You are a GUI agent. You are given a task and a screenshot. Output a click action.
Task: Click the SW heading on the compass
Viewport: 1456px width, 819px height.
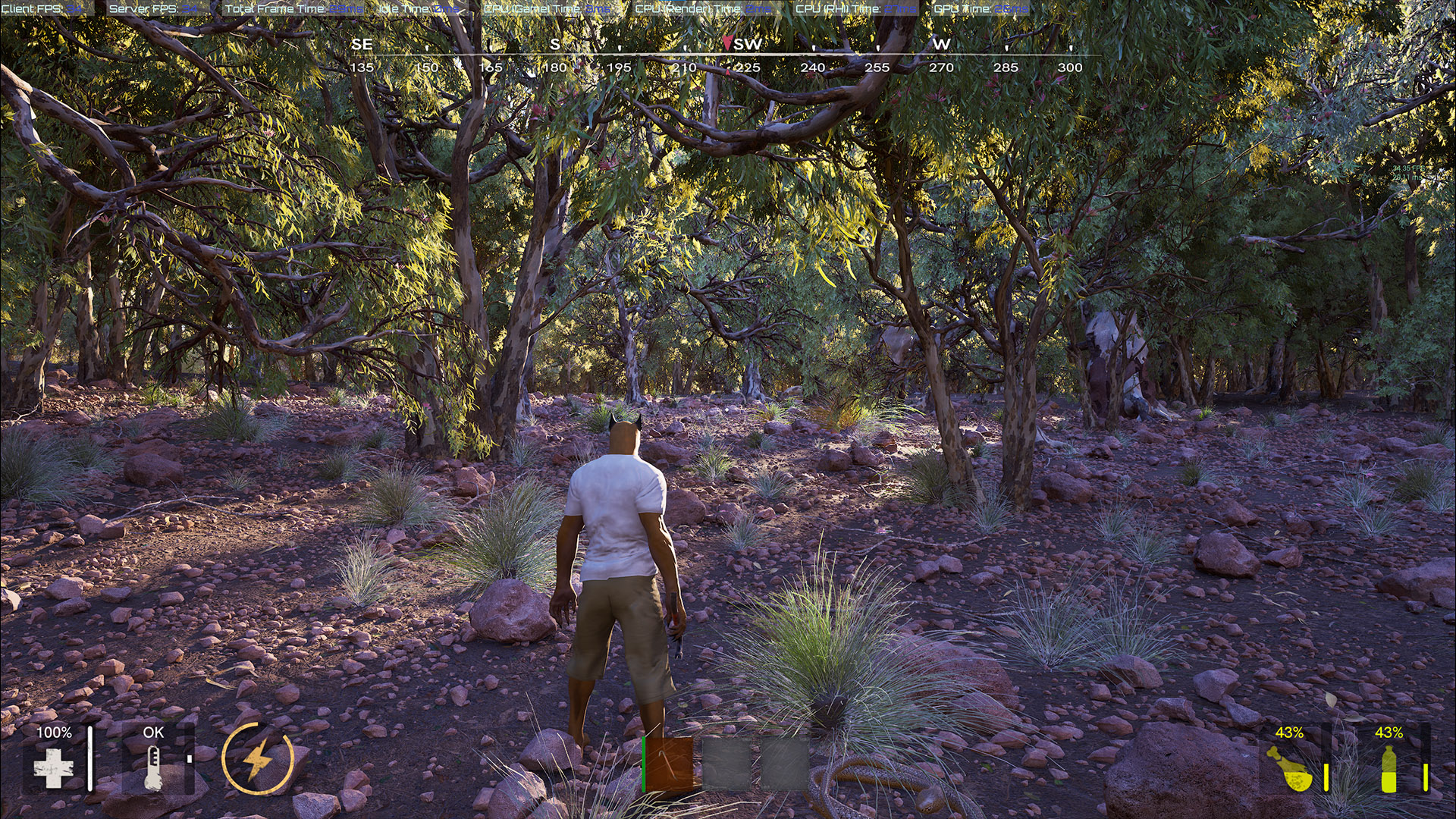tap(748, 45)
